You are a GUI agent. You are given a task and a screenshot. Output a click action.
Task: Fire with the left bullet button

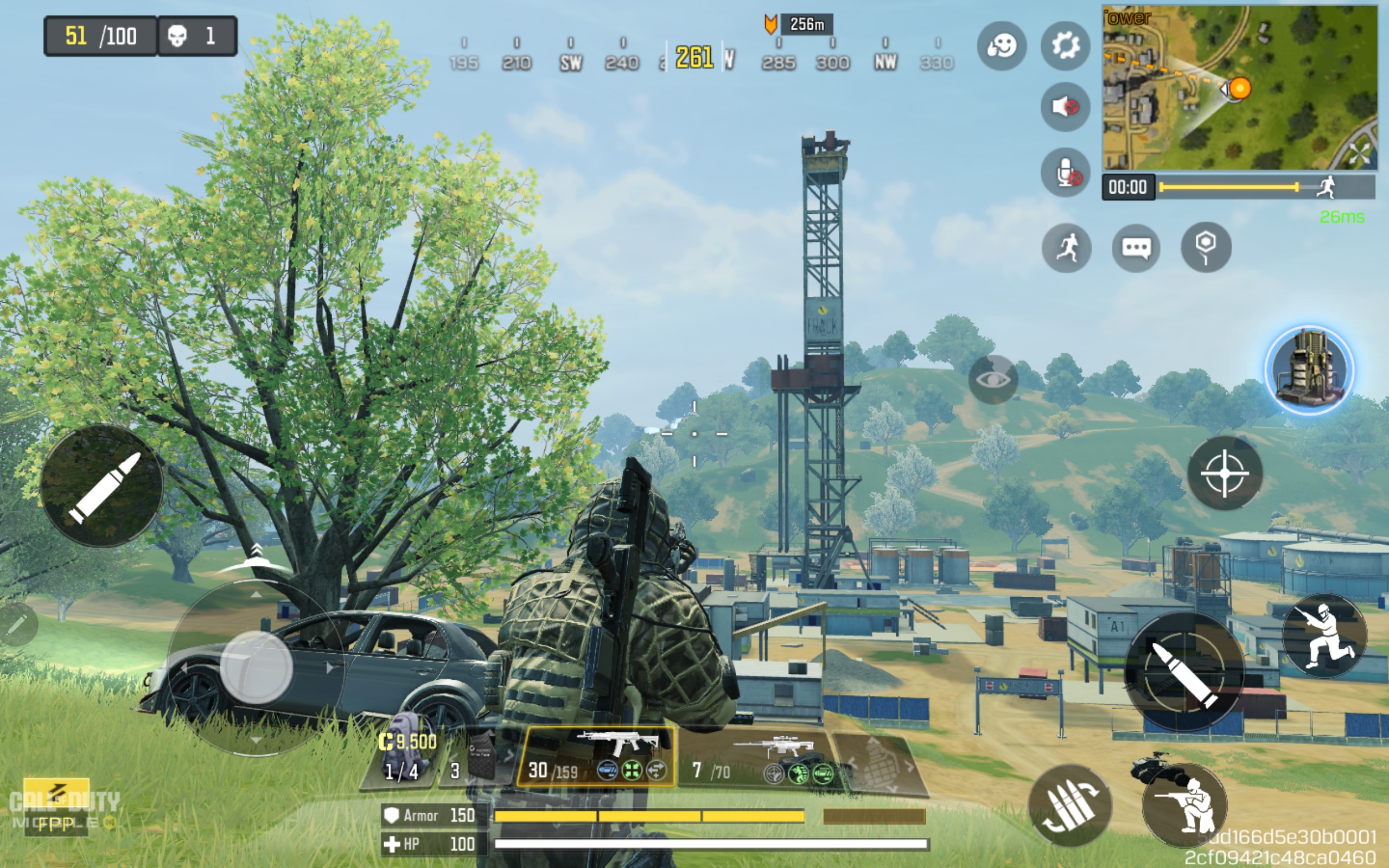101,486
